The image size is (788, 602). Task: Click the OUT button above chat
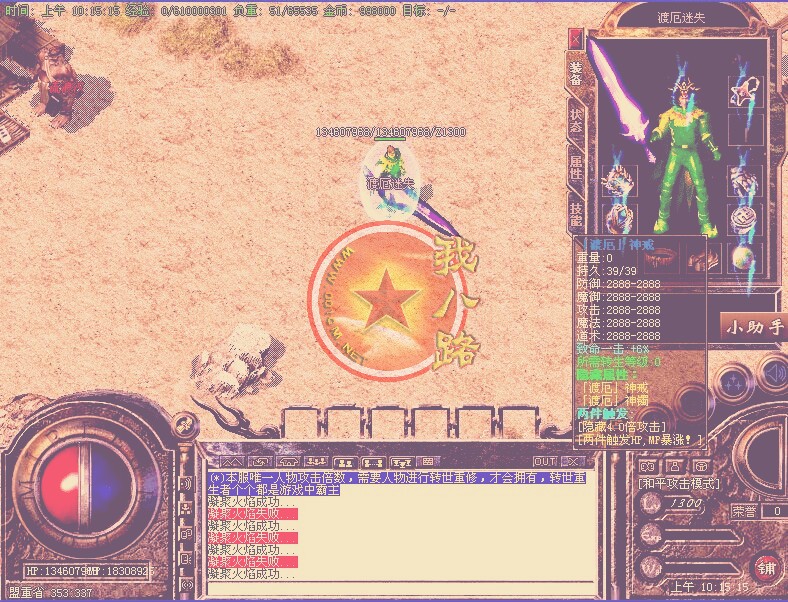coord(544,461)
